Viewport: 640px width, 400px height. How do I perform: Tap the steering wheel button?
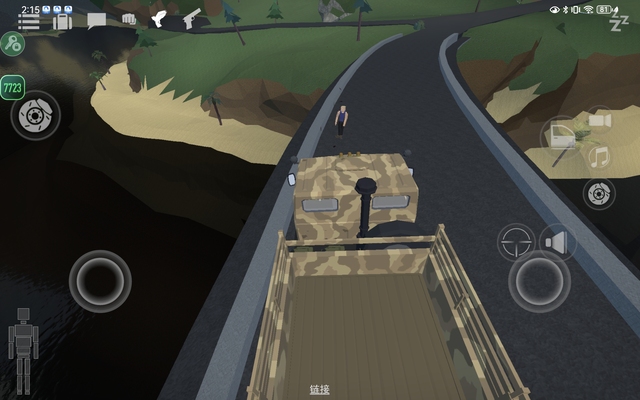pos(517,241)
